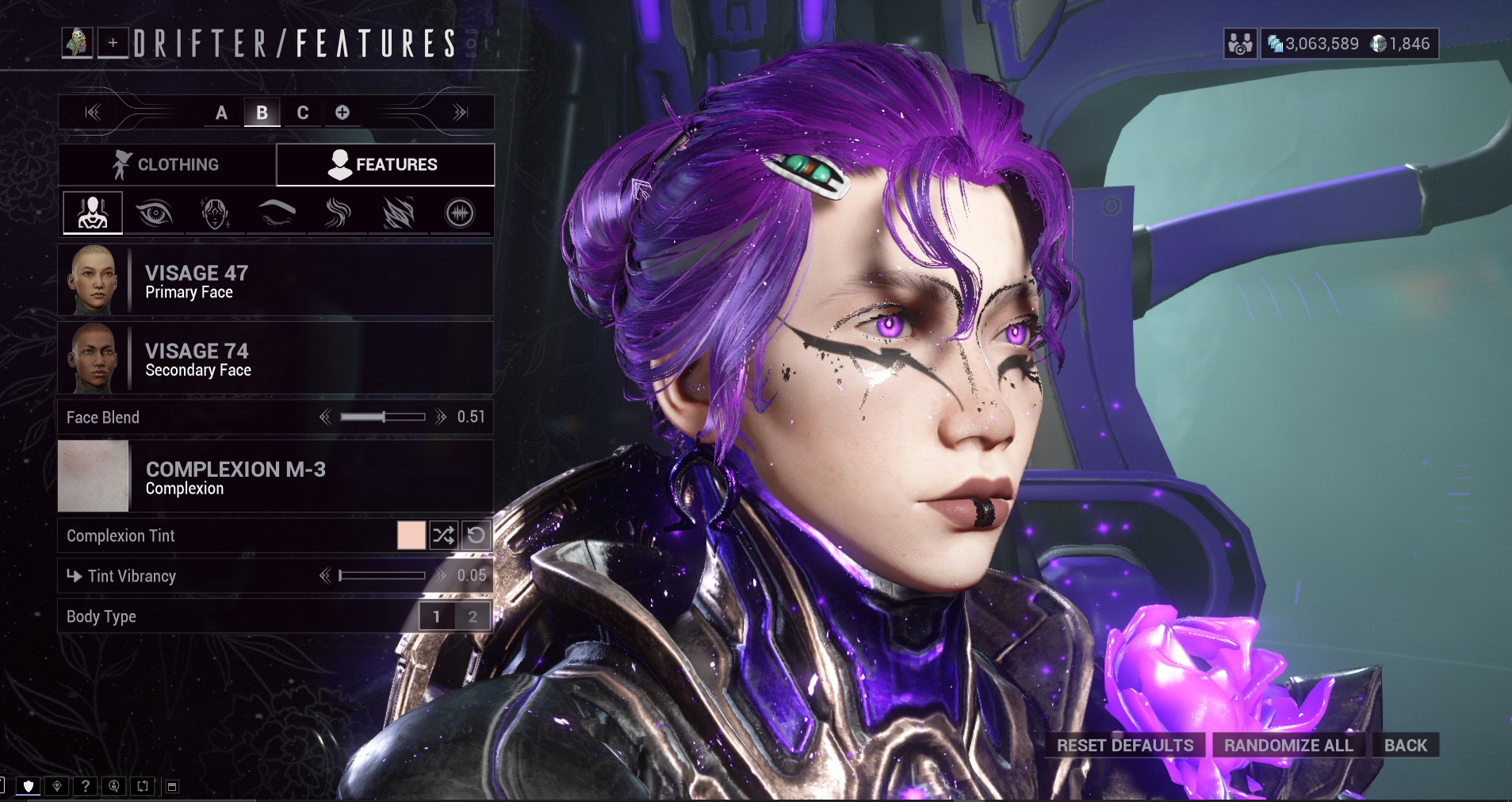The image size is (1512, 802).
Task: Pick the Complexion Tint color swatch
Action: click(x=411, y=535)
